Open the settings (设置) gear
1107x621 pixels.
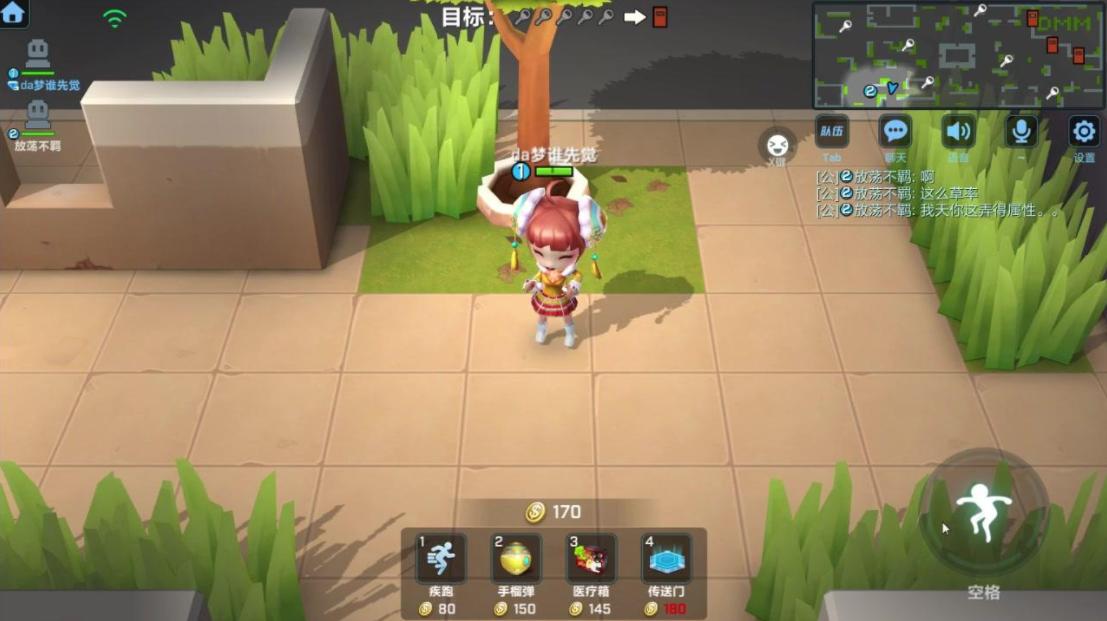(x=1084, y=131)
